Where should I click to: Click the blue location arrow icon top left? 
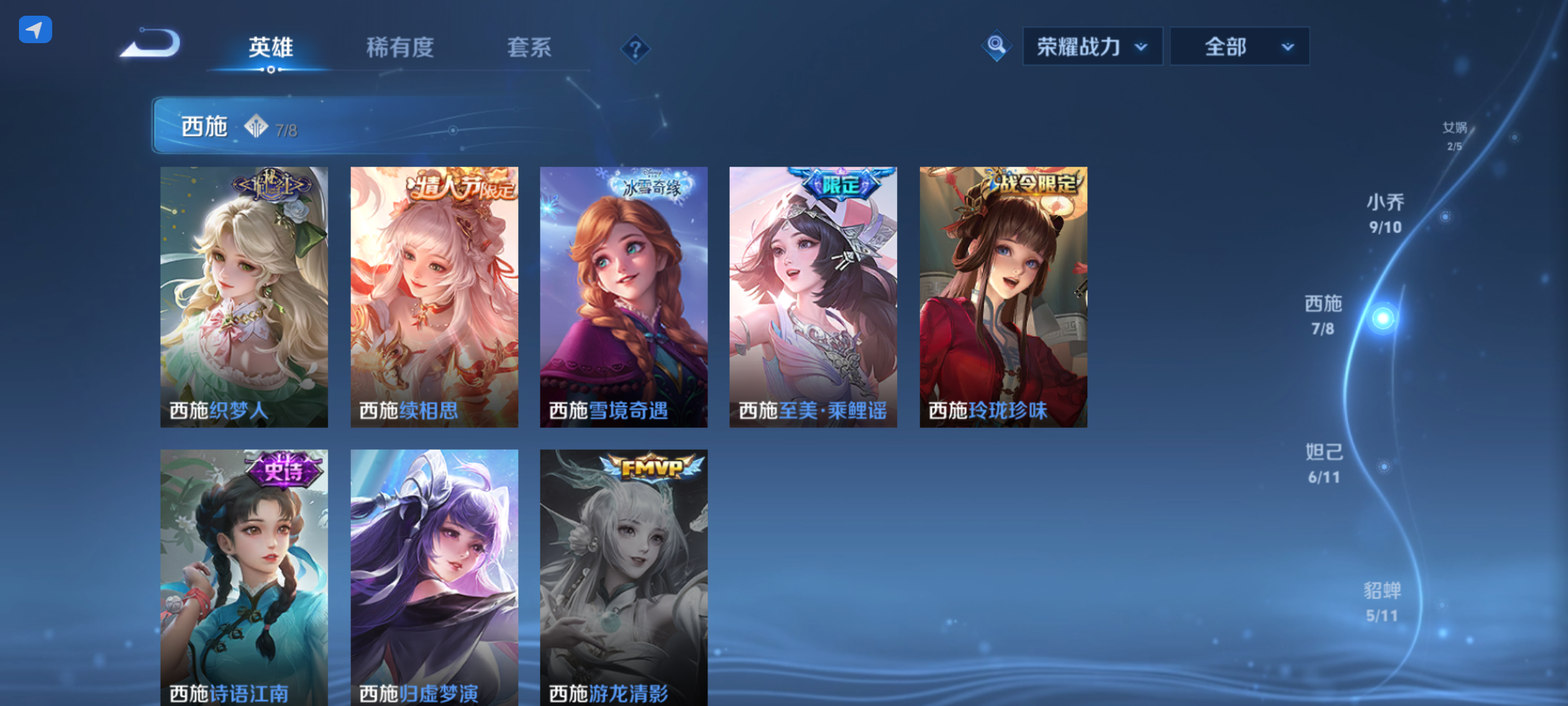point(35,28)
